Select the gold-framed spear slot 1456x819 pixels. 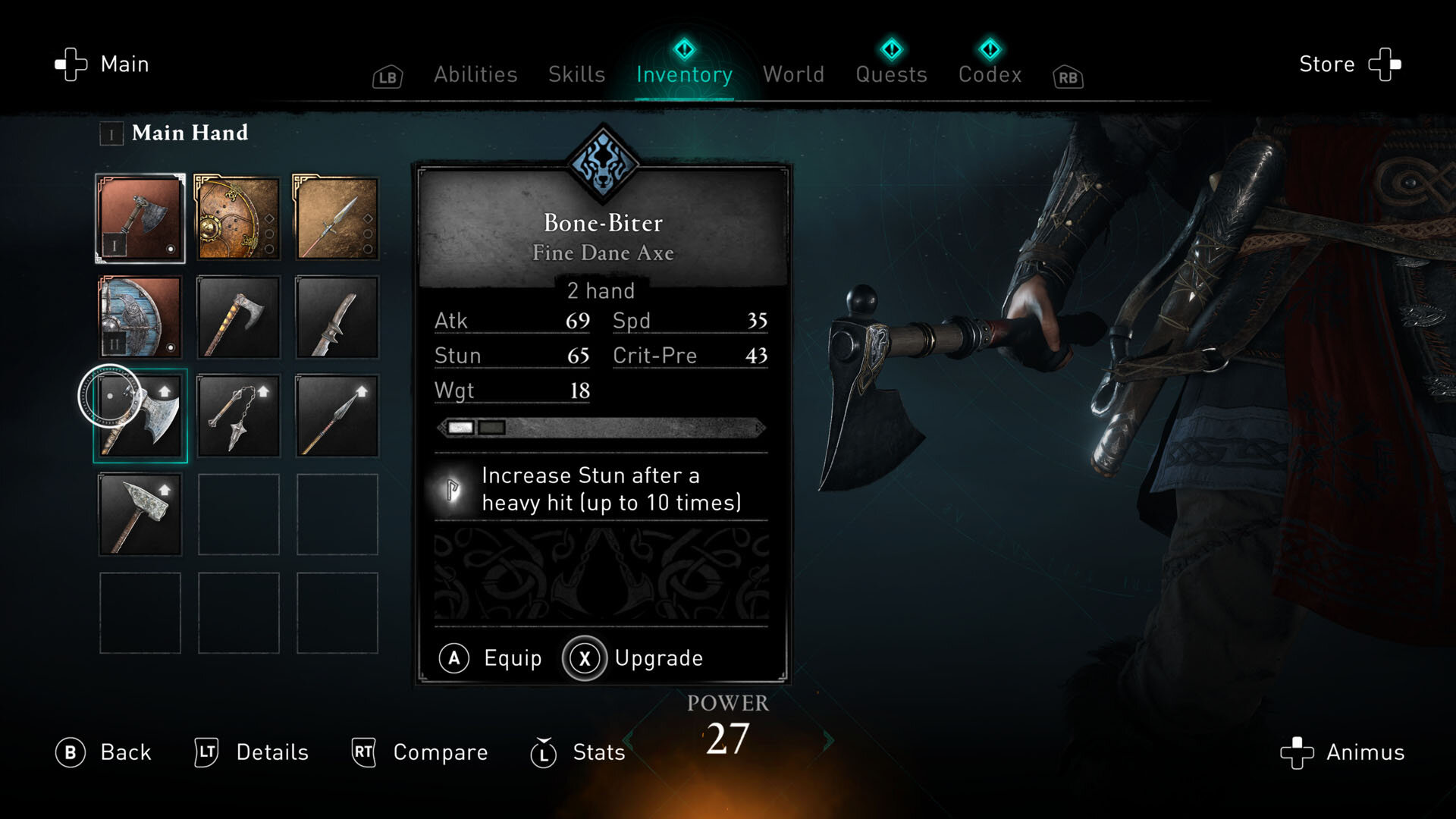337,218
